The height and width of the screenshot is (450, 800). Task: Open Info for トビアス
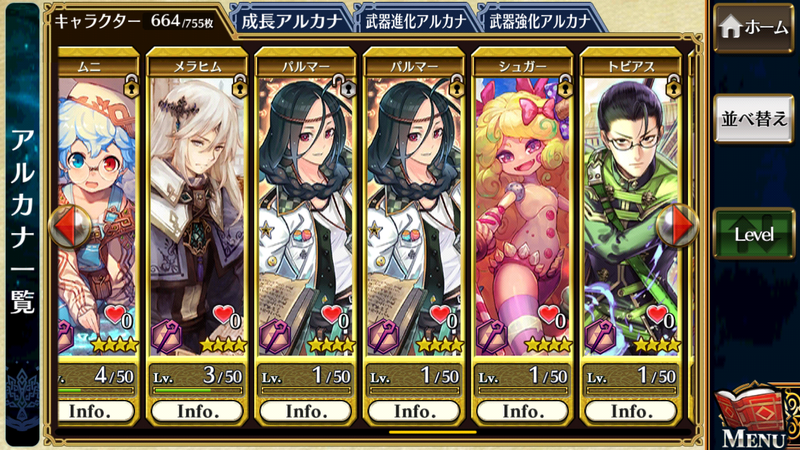630,410
